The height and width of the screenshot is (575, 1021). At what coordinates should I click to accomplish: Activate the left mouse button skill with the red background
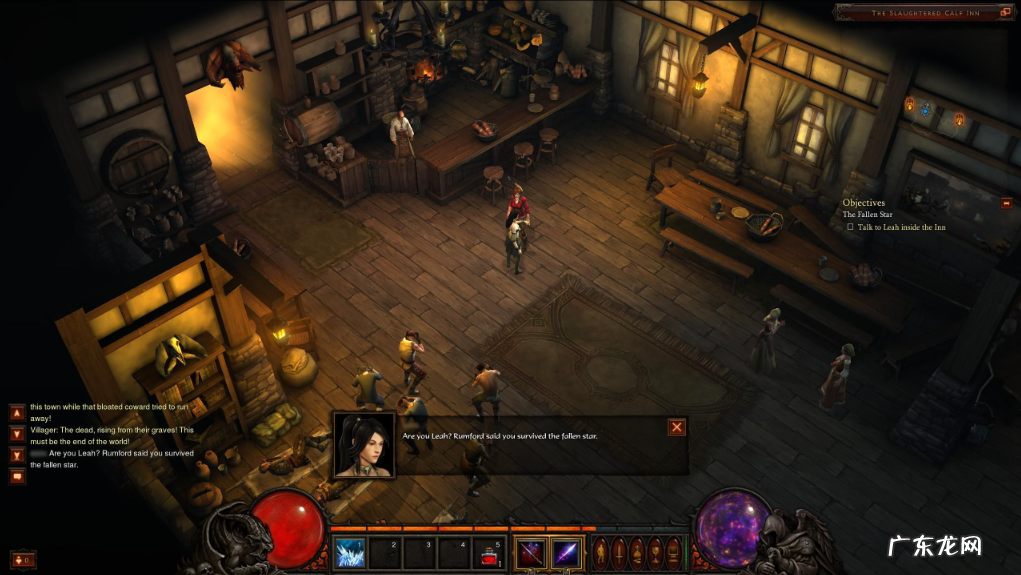[x=530, y=552]
